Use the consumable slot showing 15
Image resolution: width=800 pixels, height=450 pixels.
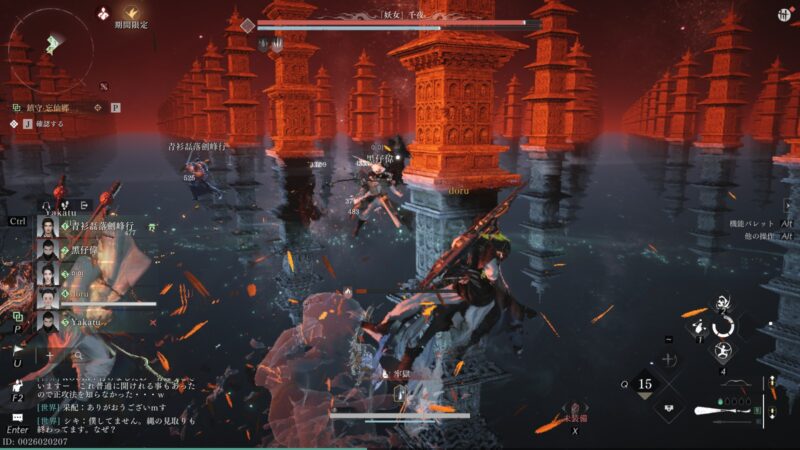pyautogui.click(x=645, y=383)
